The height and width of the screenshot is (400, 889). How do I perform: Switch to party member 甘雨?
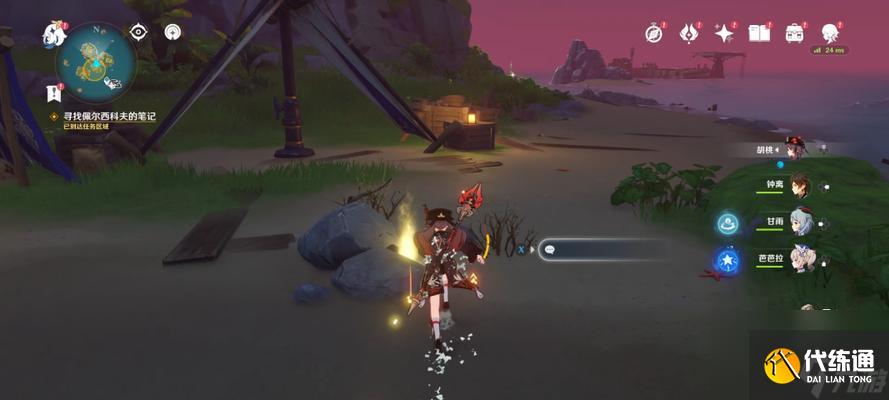pos(798,223)
